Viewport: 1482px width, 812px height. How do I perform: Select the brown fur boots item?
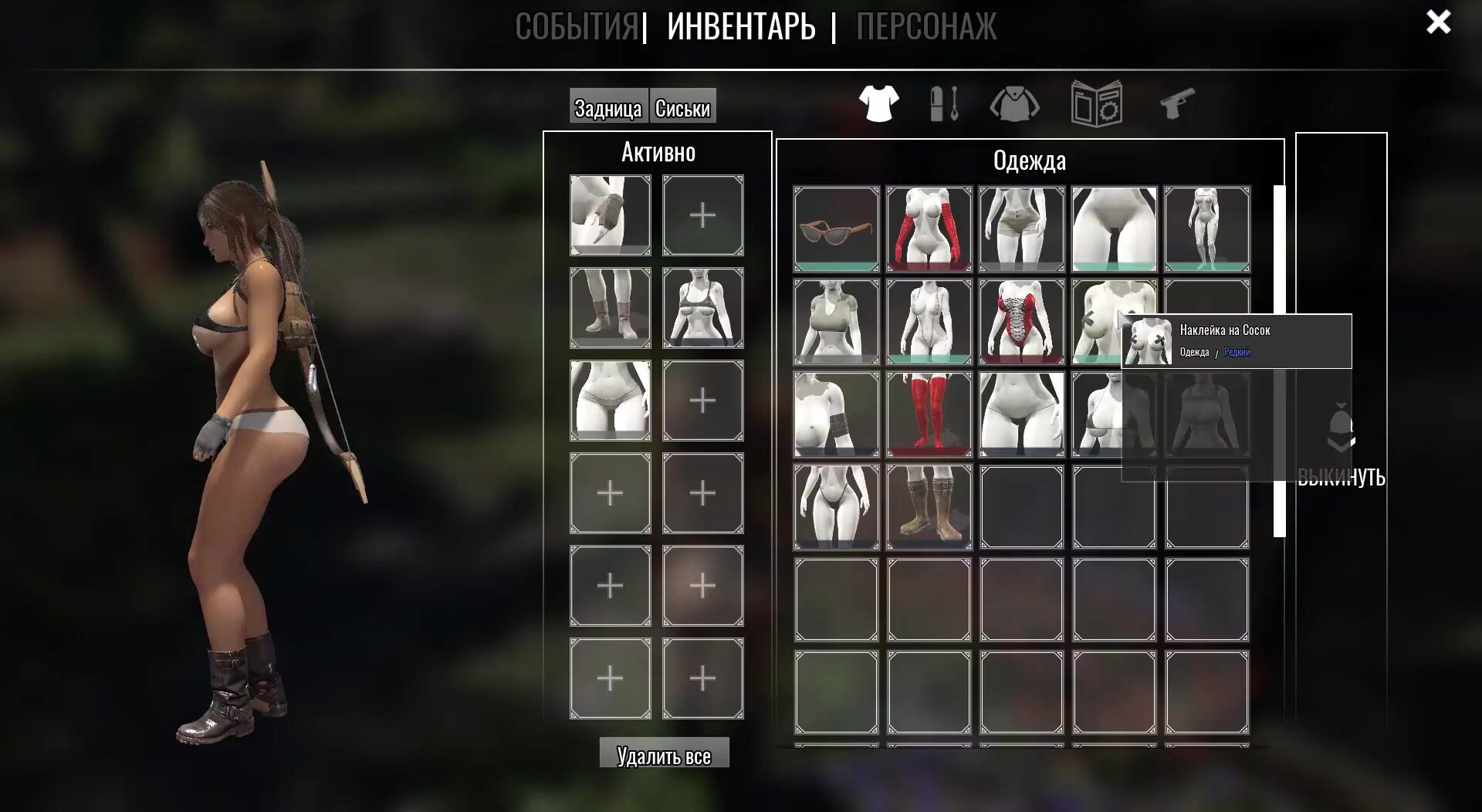(929, 506)
